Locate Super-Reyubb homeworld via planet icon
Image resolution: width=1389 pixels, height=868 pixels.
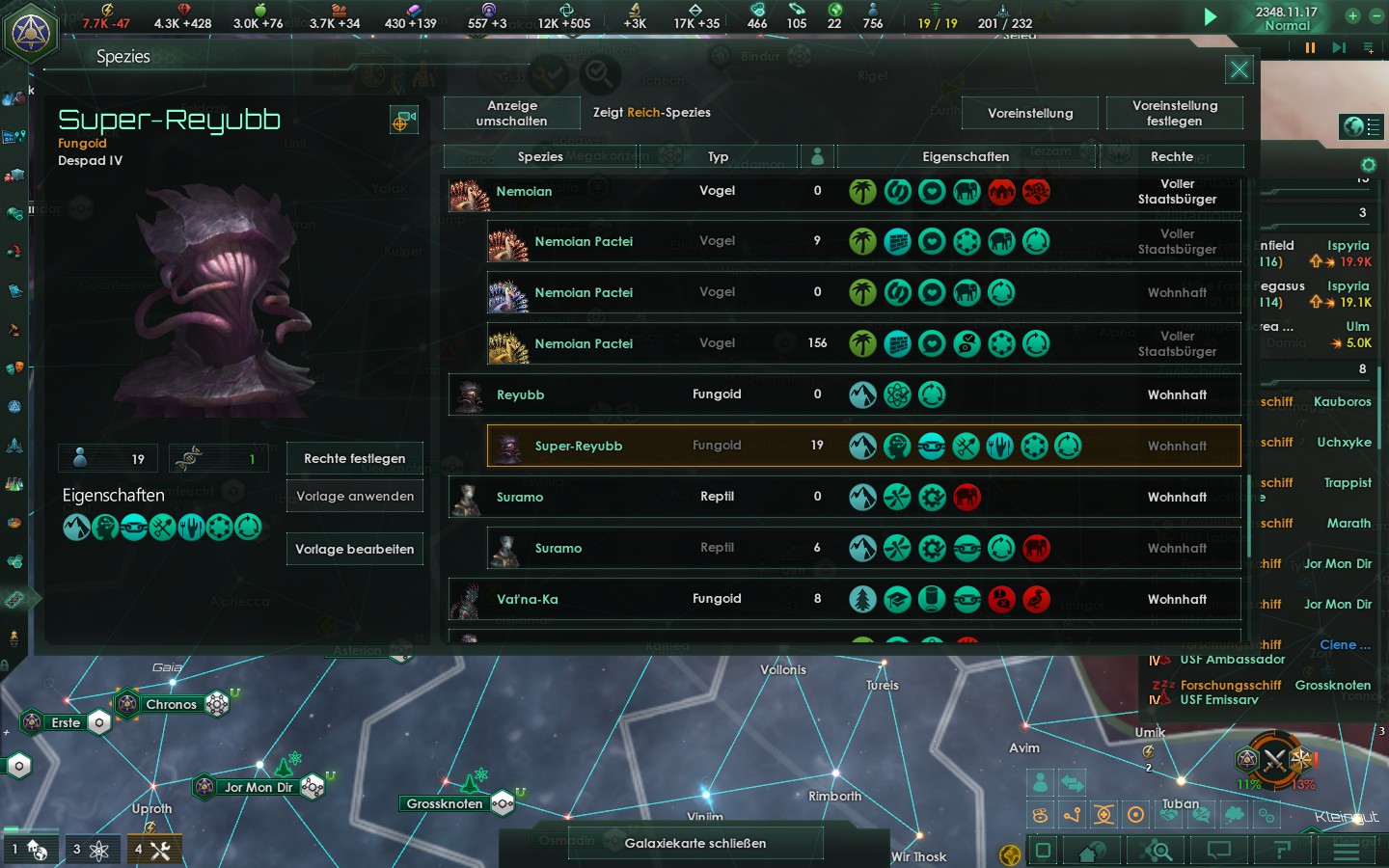click(x=403, y=121)
